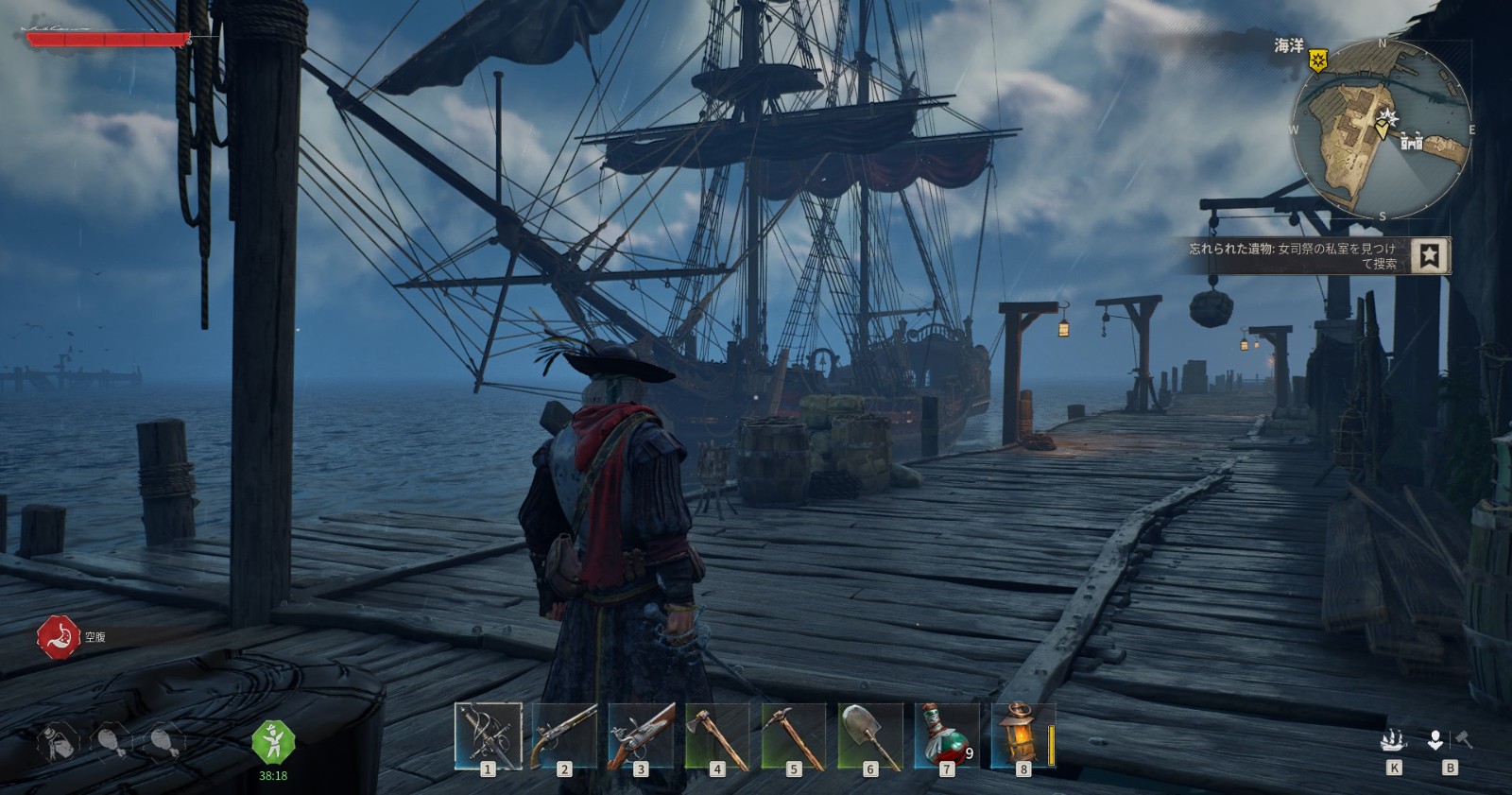
Task: Select the lantern hotbar slot
Action: click(1022, 735)
